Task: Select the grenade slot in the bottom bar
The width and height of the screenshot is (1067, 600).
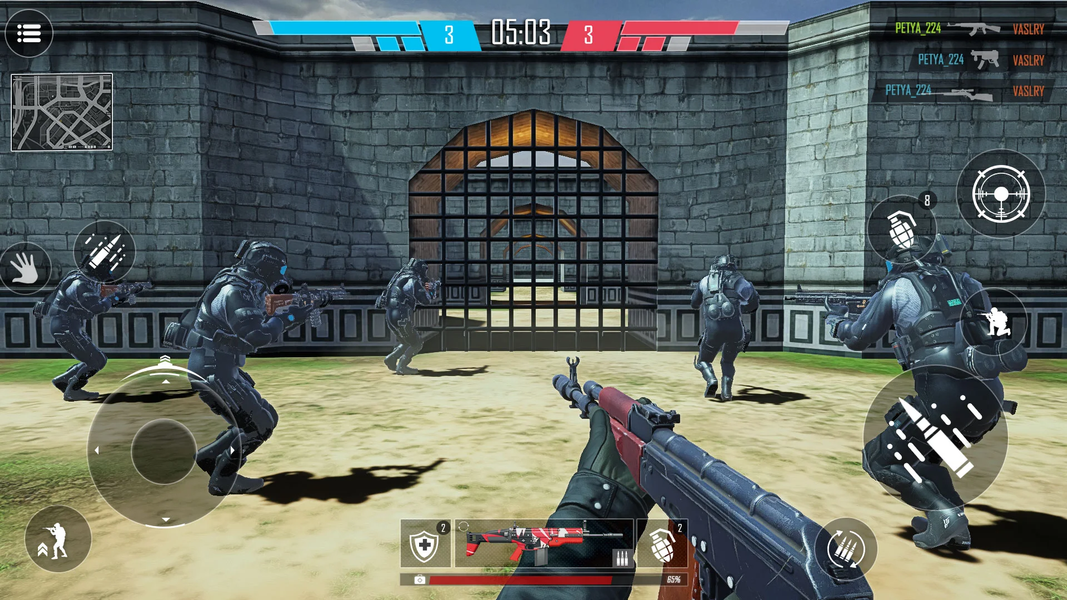Action: pos(662,545)
